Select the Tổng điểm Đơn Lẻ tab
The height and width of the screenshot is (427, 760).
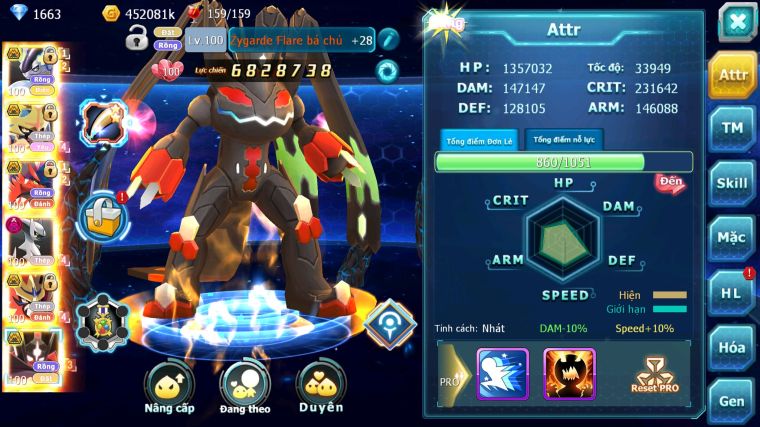pos(478,140)
